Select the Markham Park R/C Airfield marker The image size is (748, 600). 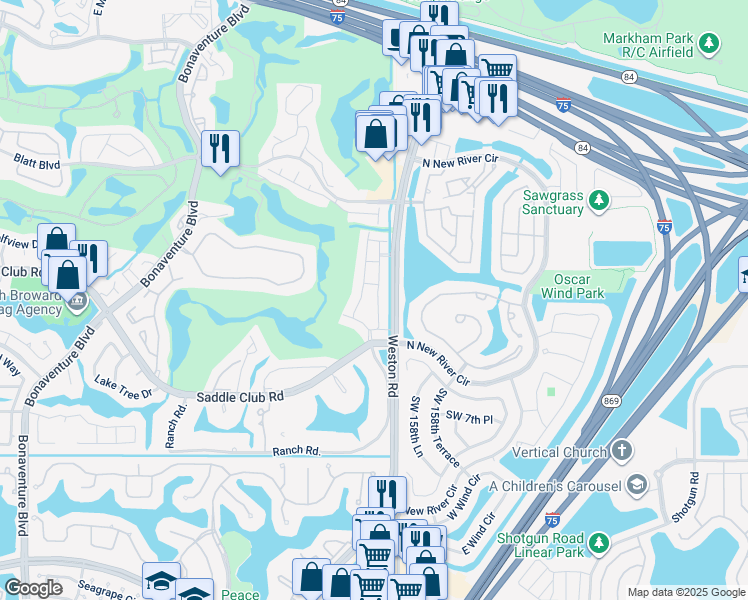709,43
